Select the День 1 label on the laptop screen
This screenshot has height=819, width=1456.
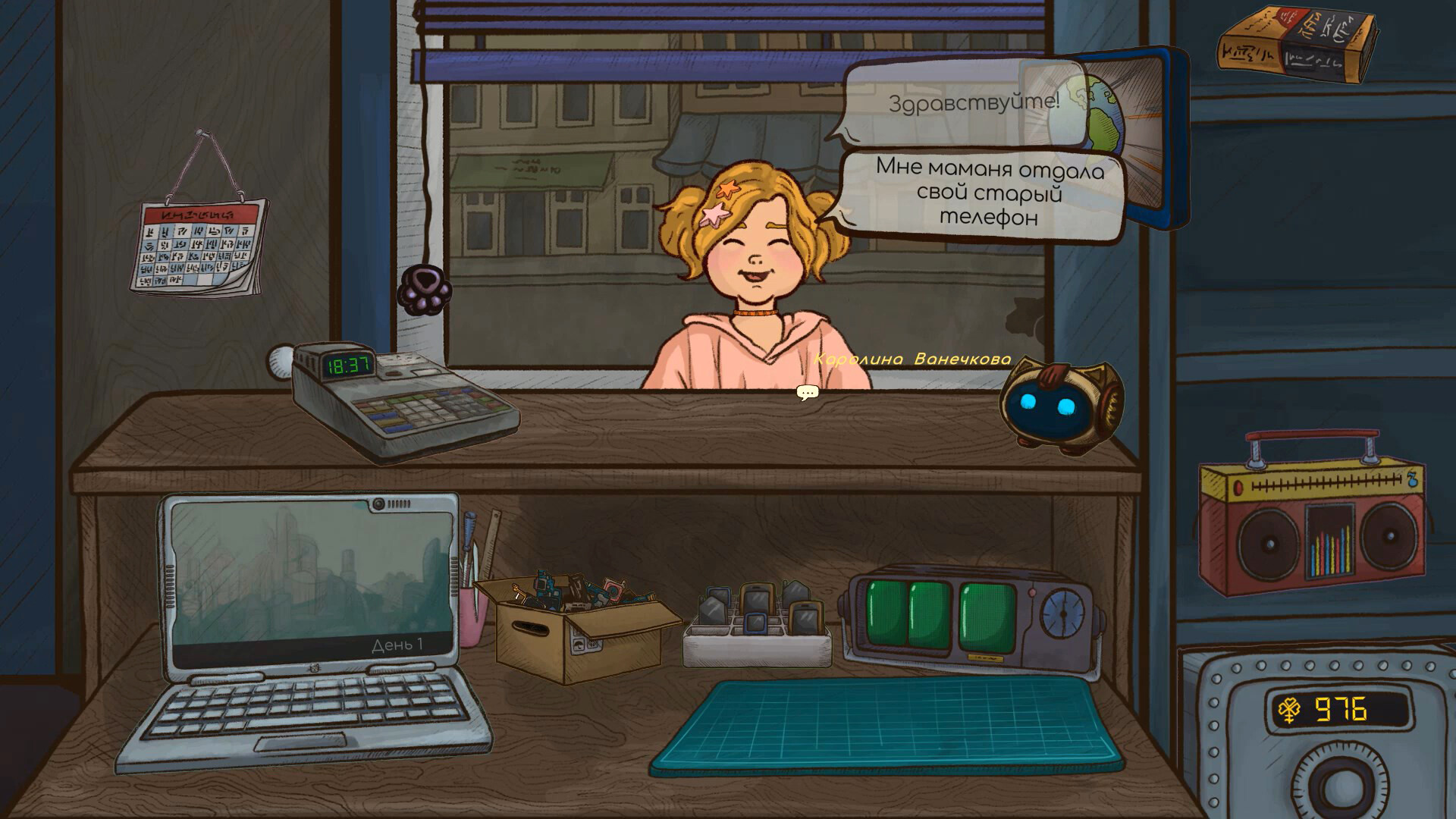pos(398,645)
